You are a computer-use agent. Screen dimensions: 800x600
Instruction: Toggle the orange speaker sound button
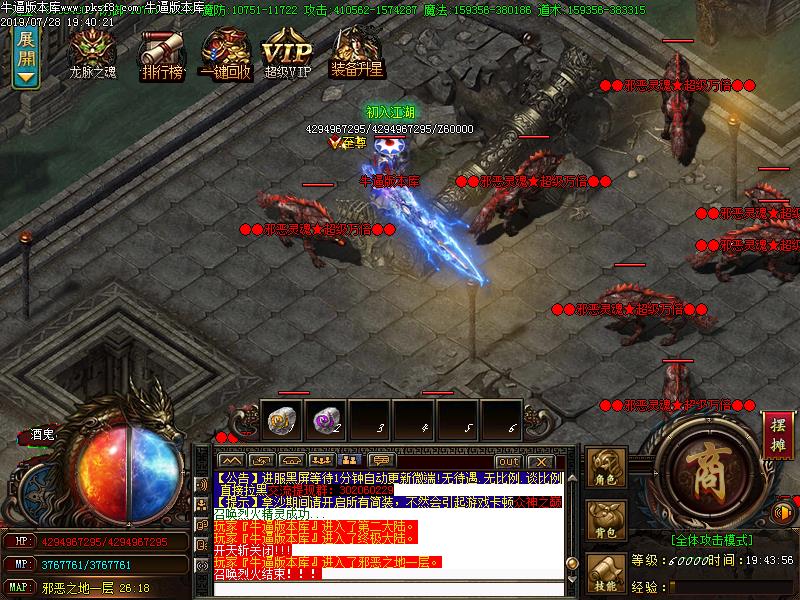tap(783, 513)
